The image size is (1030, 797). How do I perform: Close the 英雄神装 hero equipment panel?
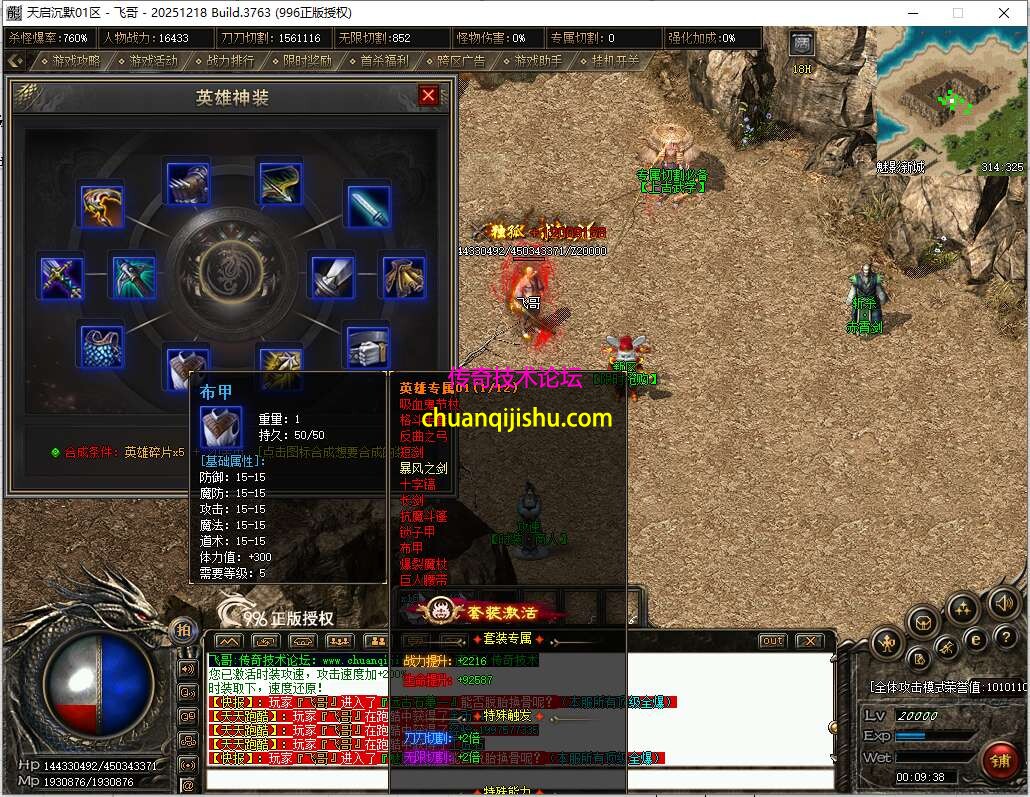pos(428,95)
